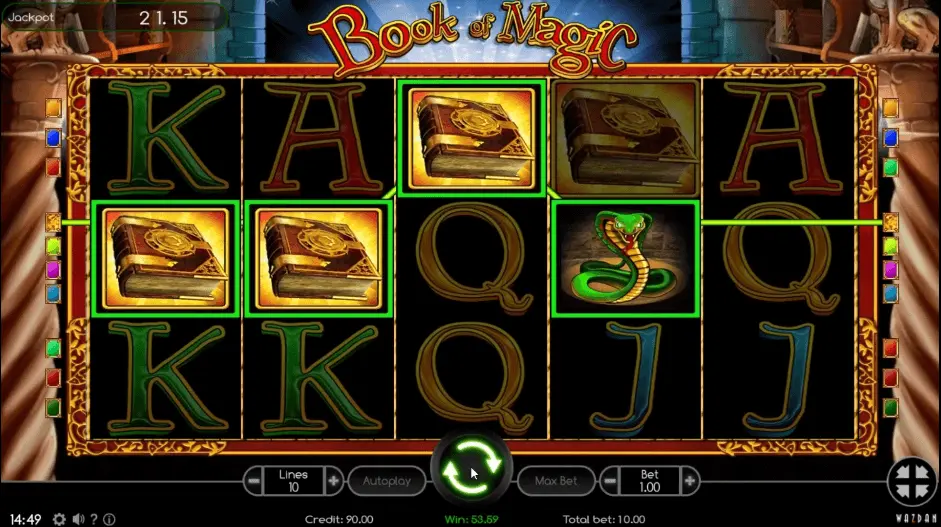Spin the reels with the green arrows button
Viewport: 941px width, 527px height.
[471, 472]
